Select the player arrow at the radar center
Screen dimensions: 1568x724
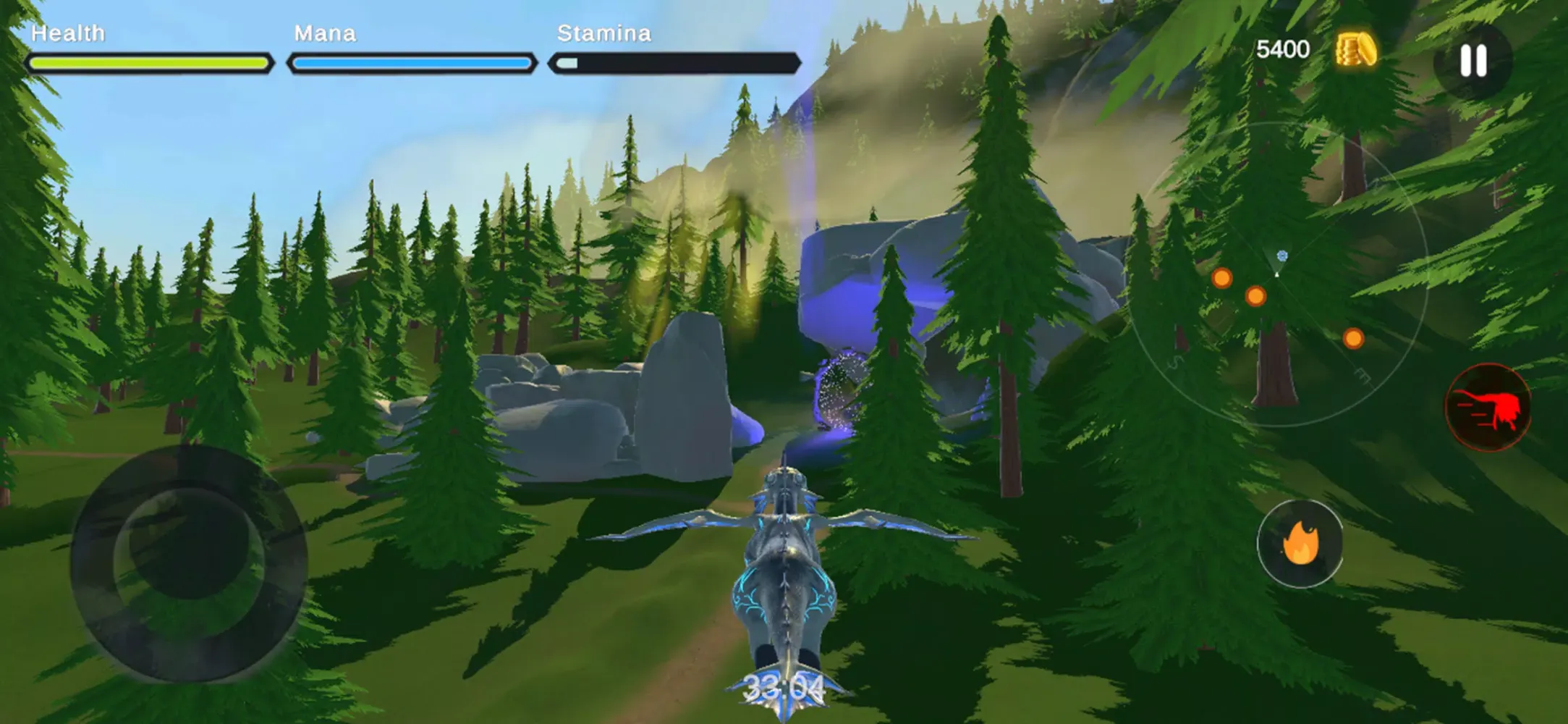pos(1276,275)
